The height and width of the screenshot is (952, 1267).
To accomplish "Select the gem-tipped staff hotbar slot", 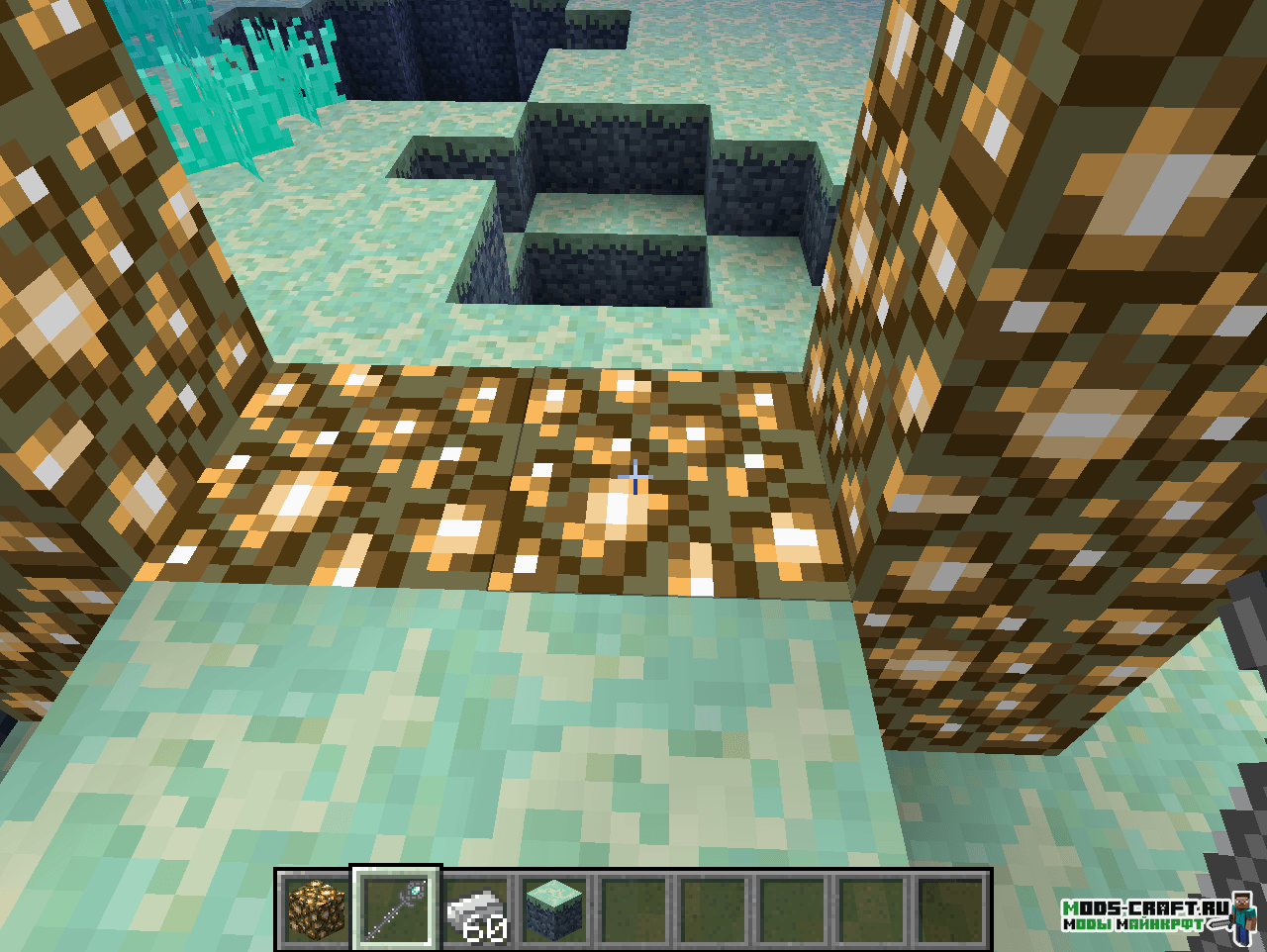I will (395, 908).
